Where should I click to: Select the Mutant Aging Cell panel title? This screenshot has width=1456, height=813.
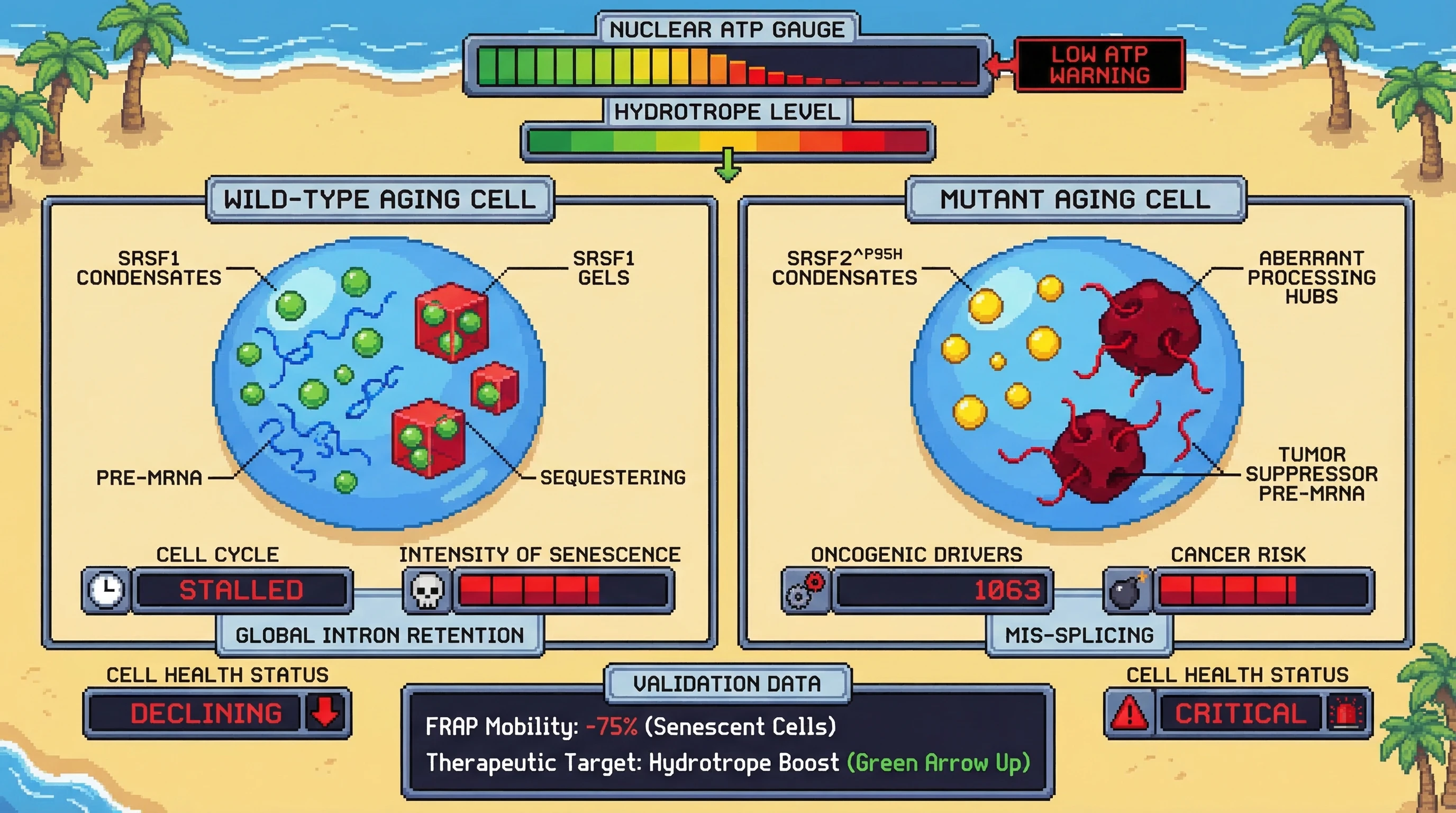point(1075,200)
